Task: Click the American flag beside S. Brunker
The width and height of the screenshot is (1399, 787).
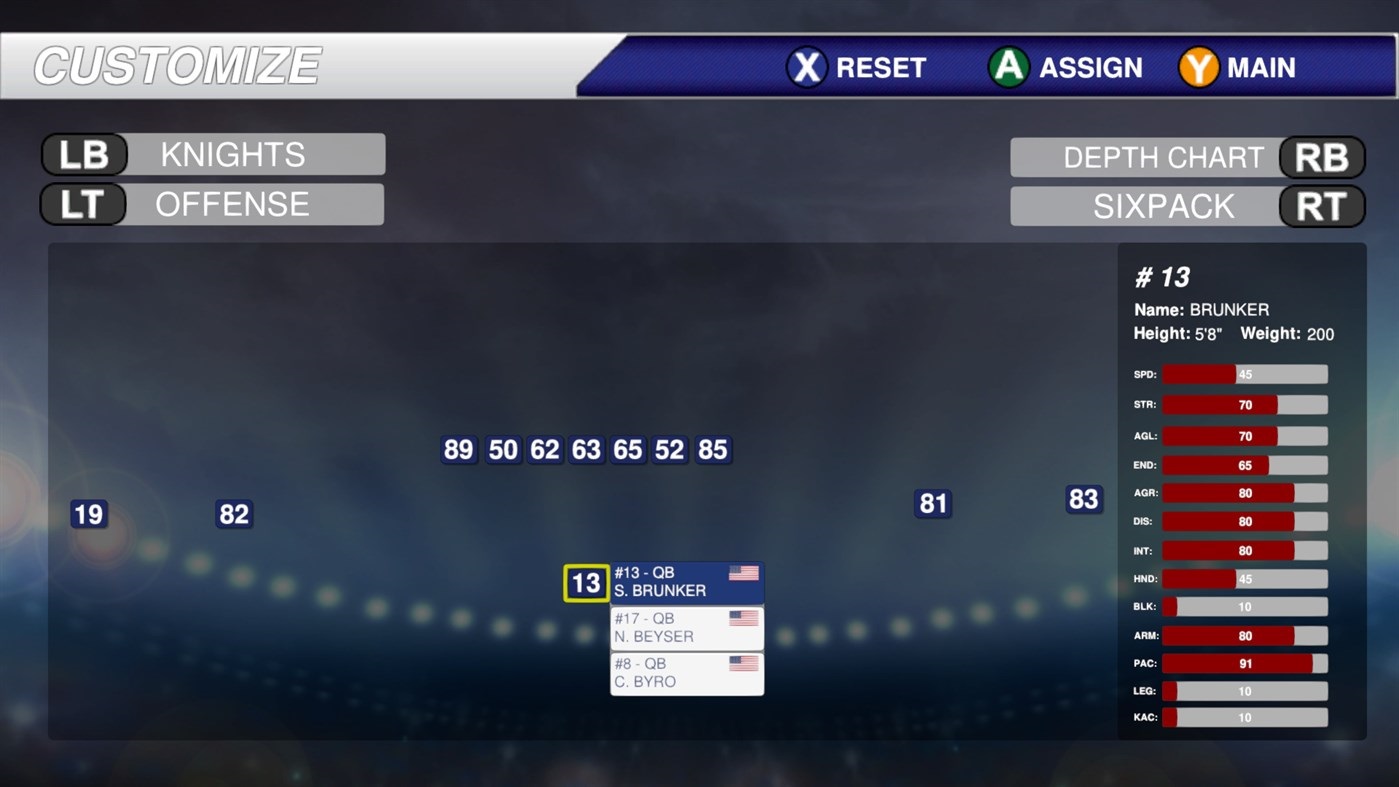Action: [744, 574]
